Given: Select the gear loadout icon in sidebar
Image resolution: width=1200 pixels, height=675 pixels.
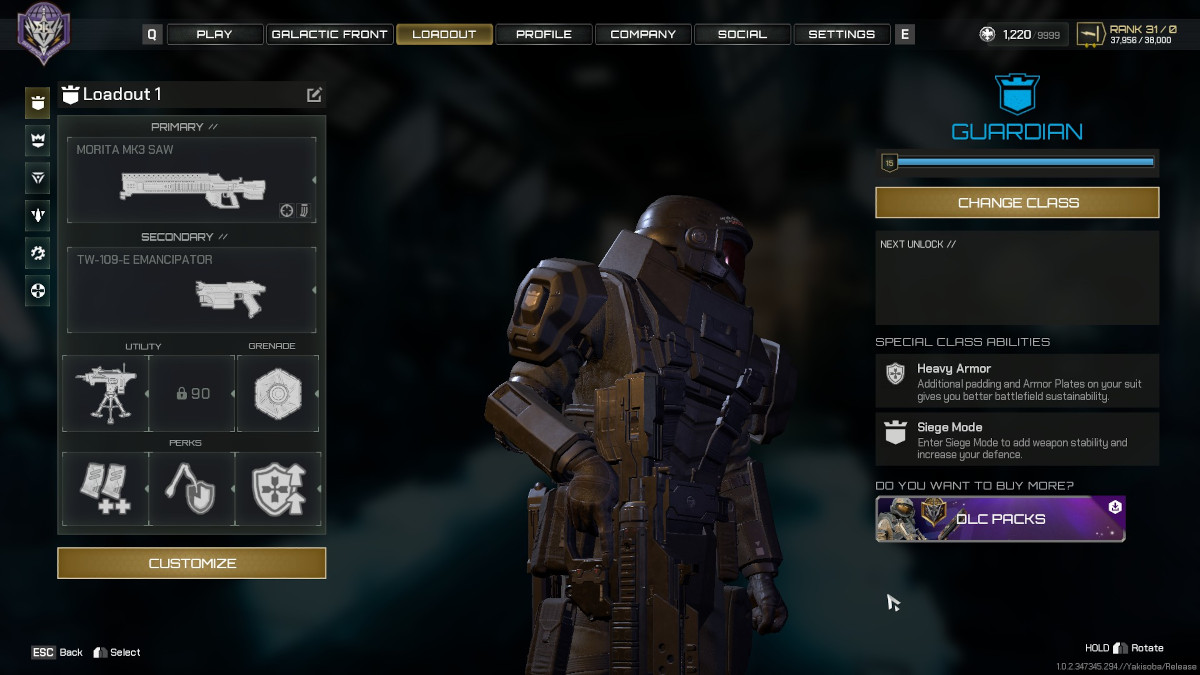Looking at the screenshot, I should (38, 253).
